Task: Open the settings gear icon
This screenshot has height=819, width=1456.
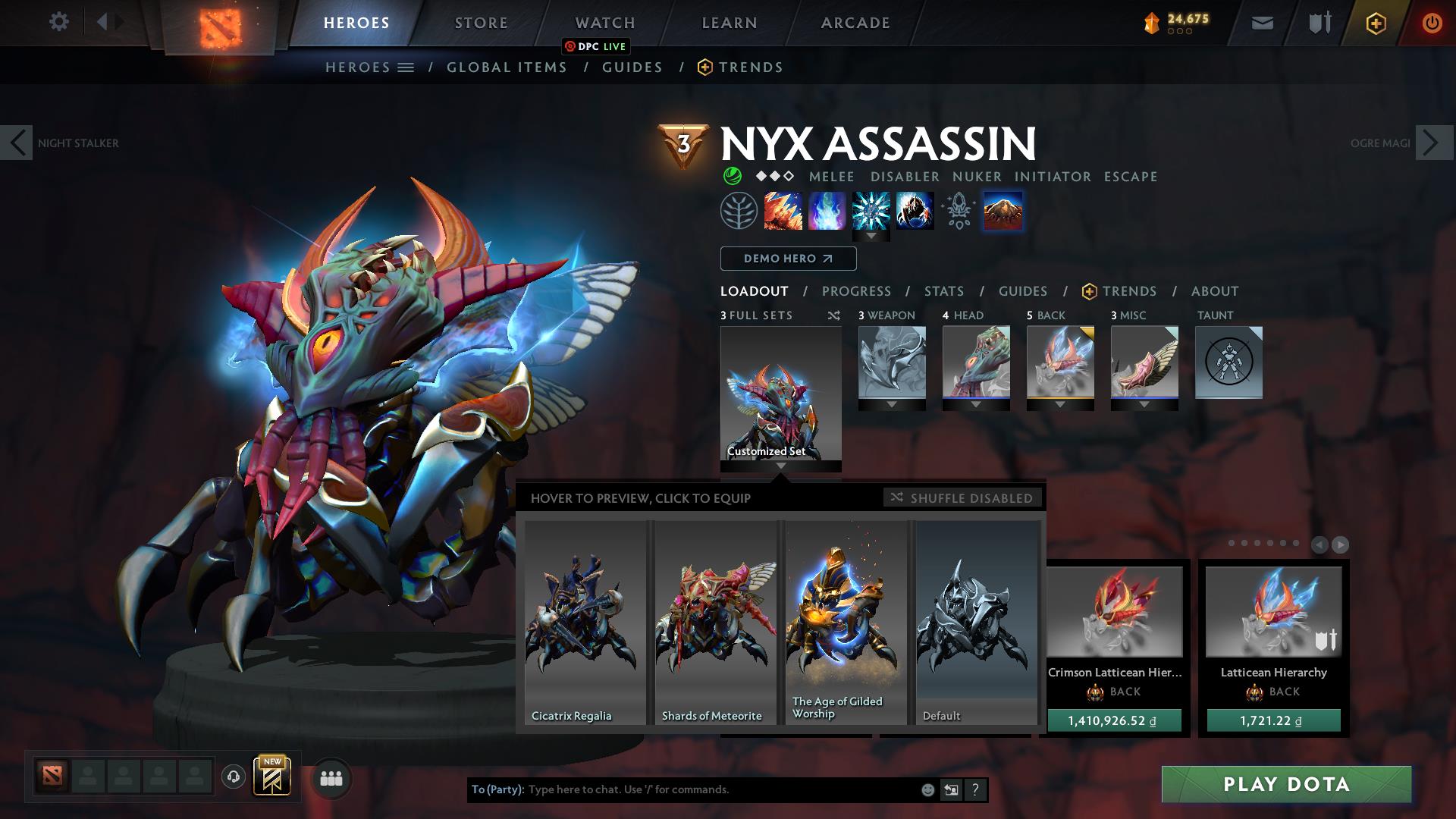Action: [58, 22]
